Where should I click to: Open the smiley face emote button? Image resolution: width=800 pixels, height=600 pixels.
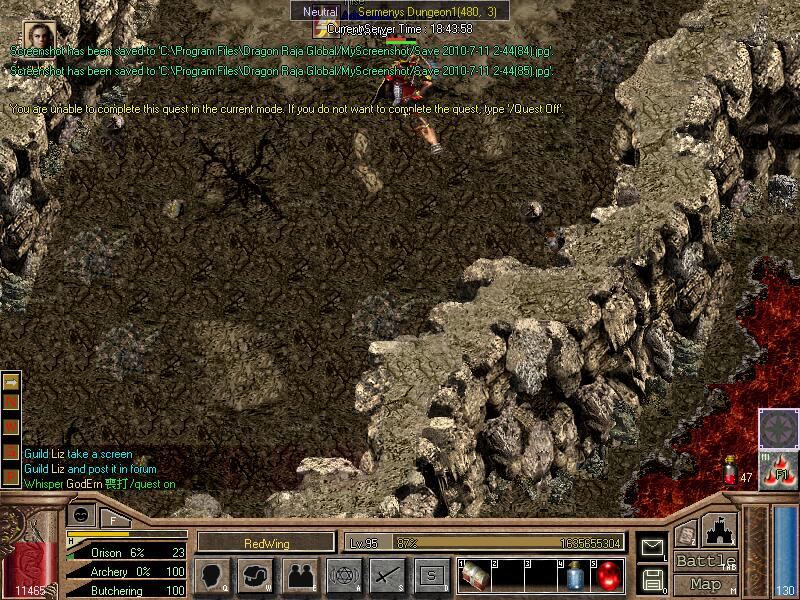(x=80, y=515)
